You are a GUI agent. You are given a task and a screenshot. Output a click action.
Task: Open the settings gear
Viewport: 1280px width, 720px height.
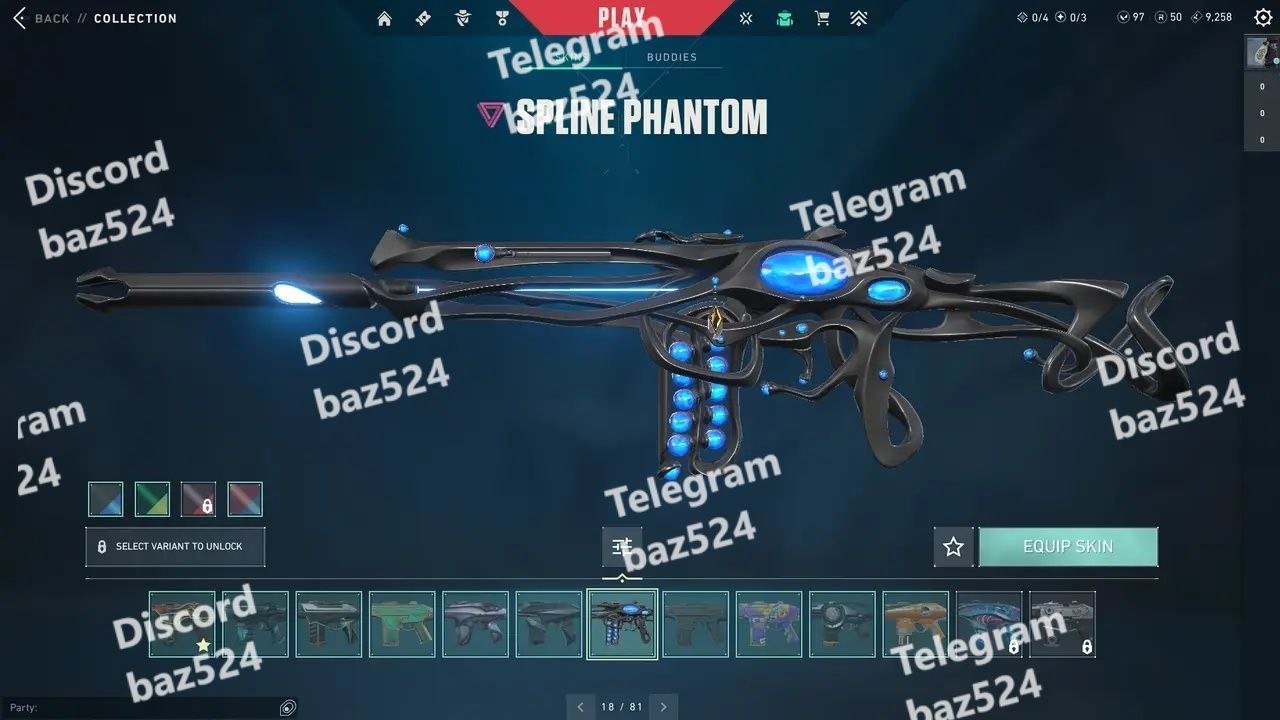click(x=1263, y=17)
